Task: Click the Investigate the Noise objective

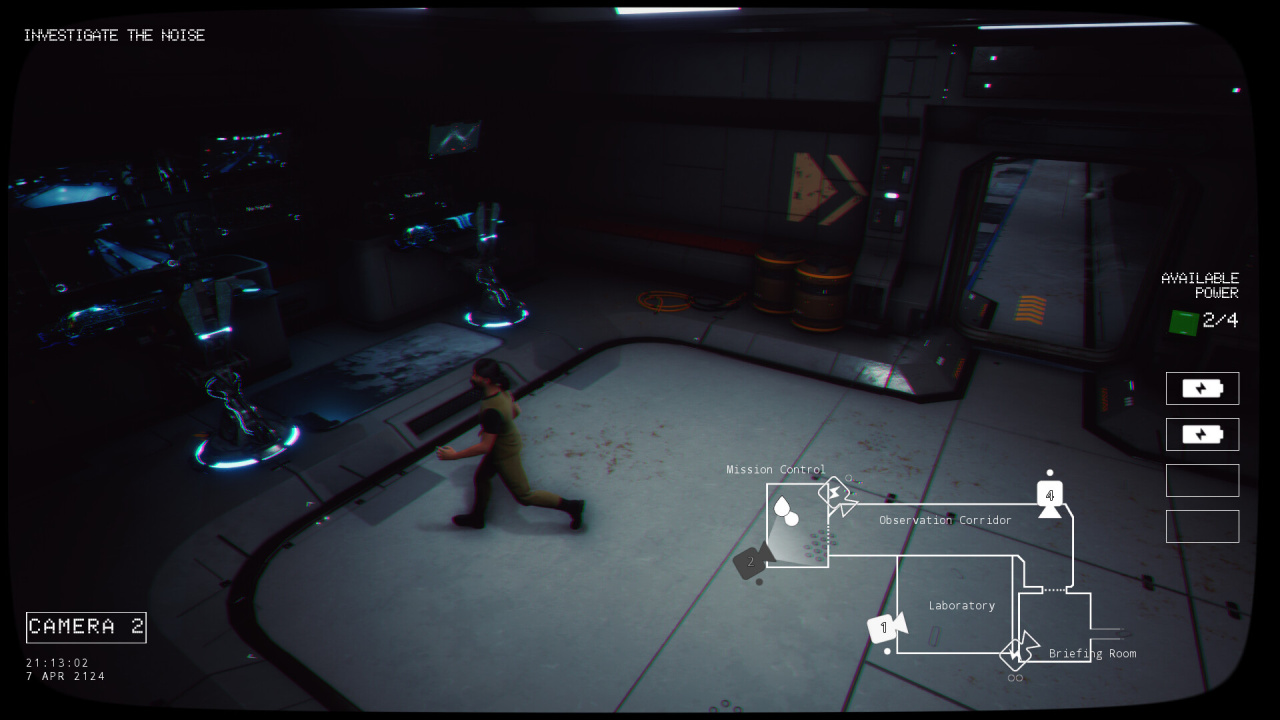Action: pos(114,36)
